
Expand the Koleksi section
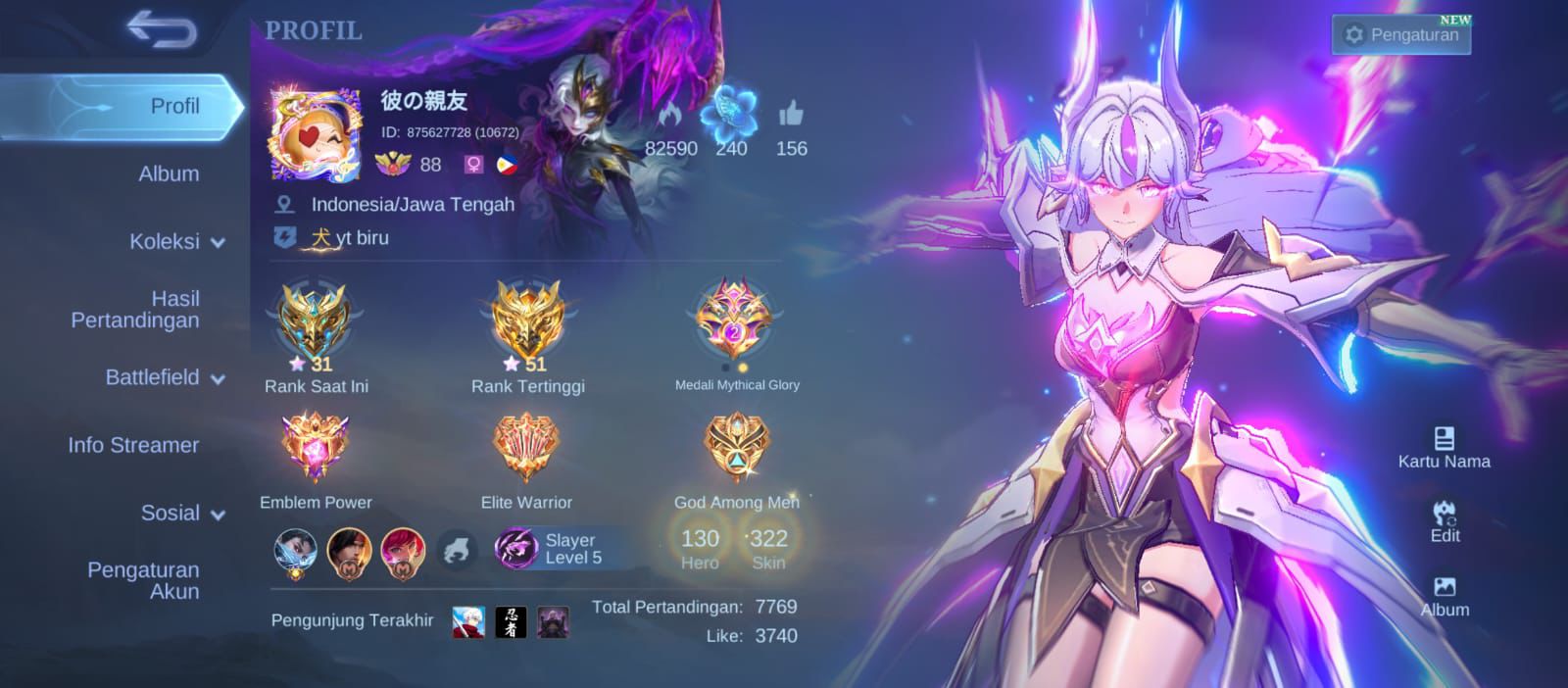[x=176, y=242]
